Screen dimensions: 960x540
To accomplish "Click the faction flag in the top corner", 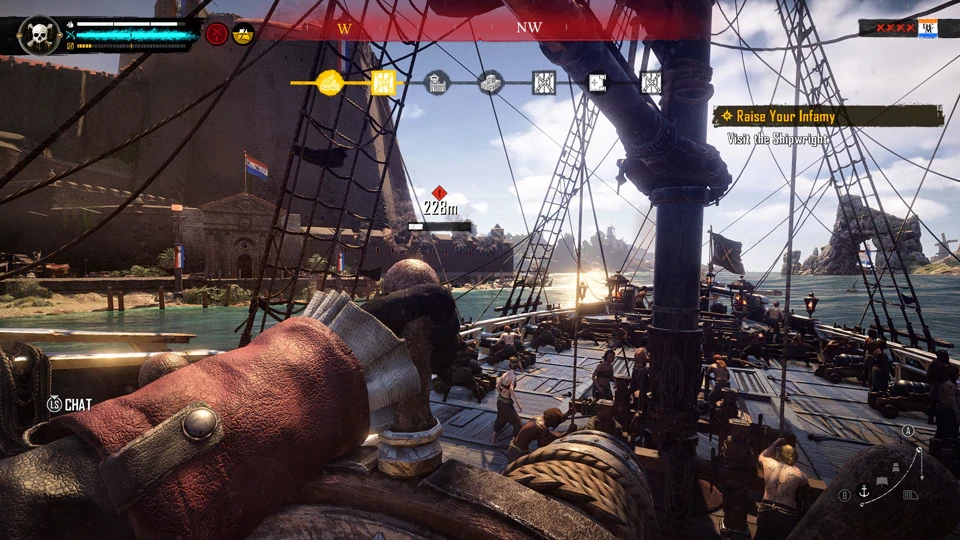I will (x=927, y=28).
